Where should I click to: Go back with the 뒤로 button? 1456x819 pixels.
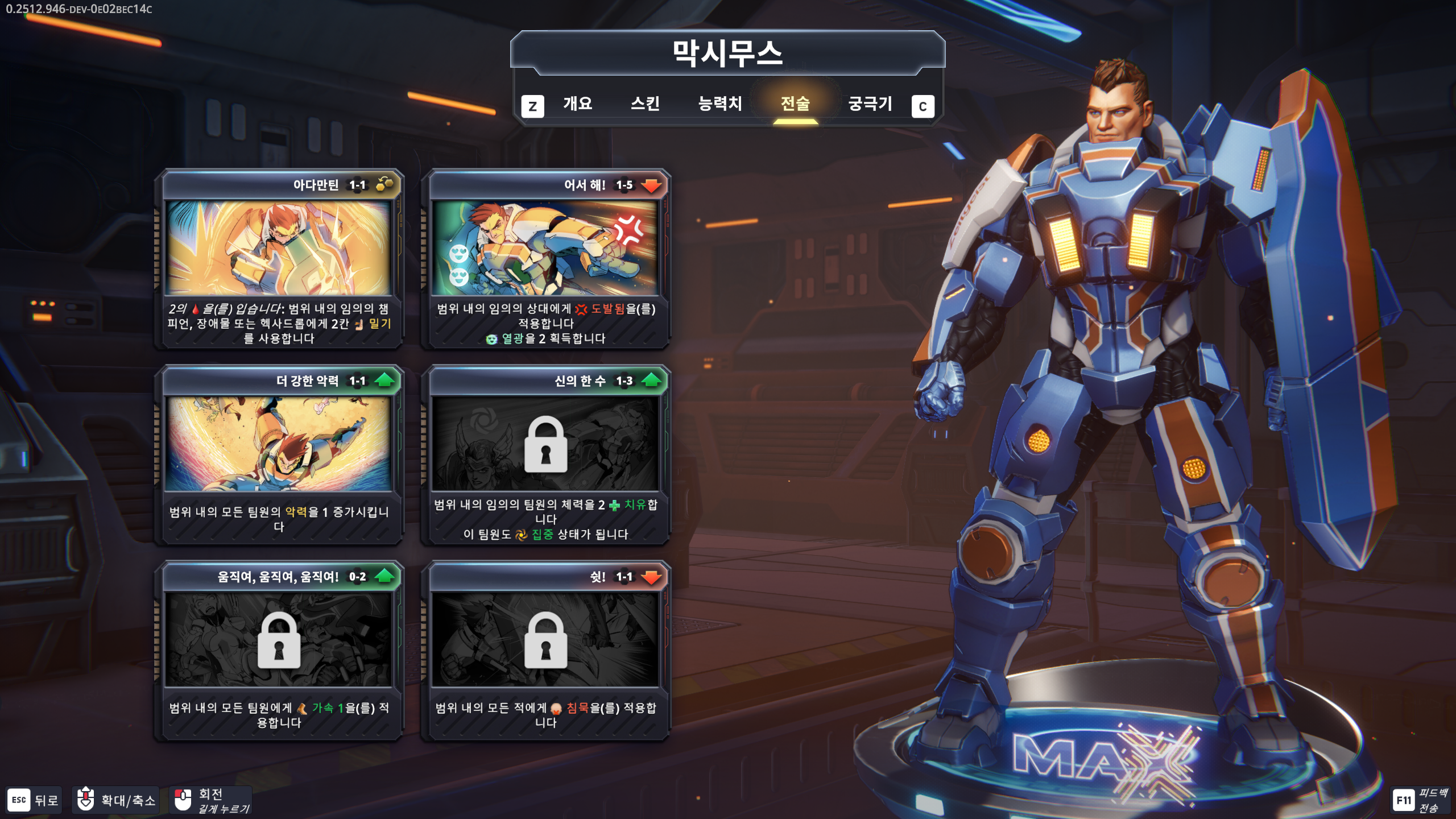click(x=34, y=800)
